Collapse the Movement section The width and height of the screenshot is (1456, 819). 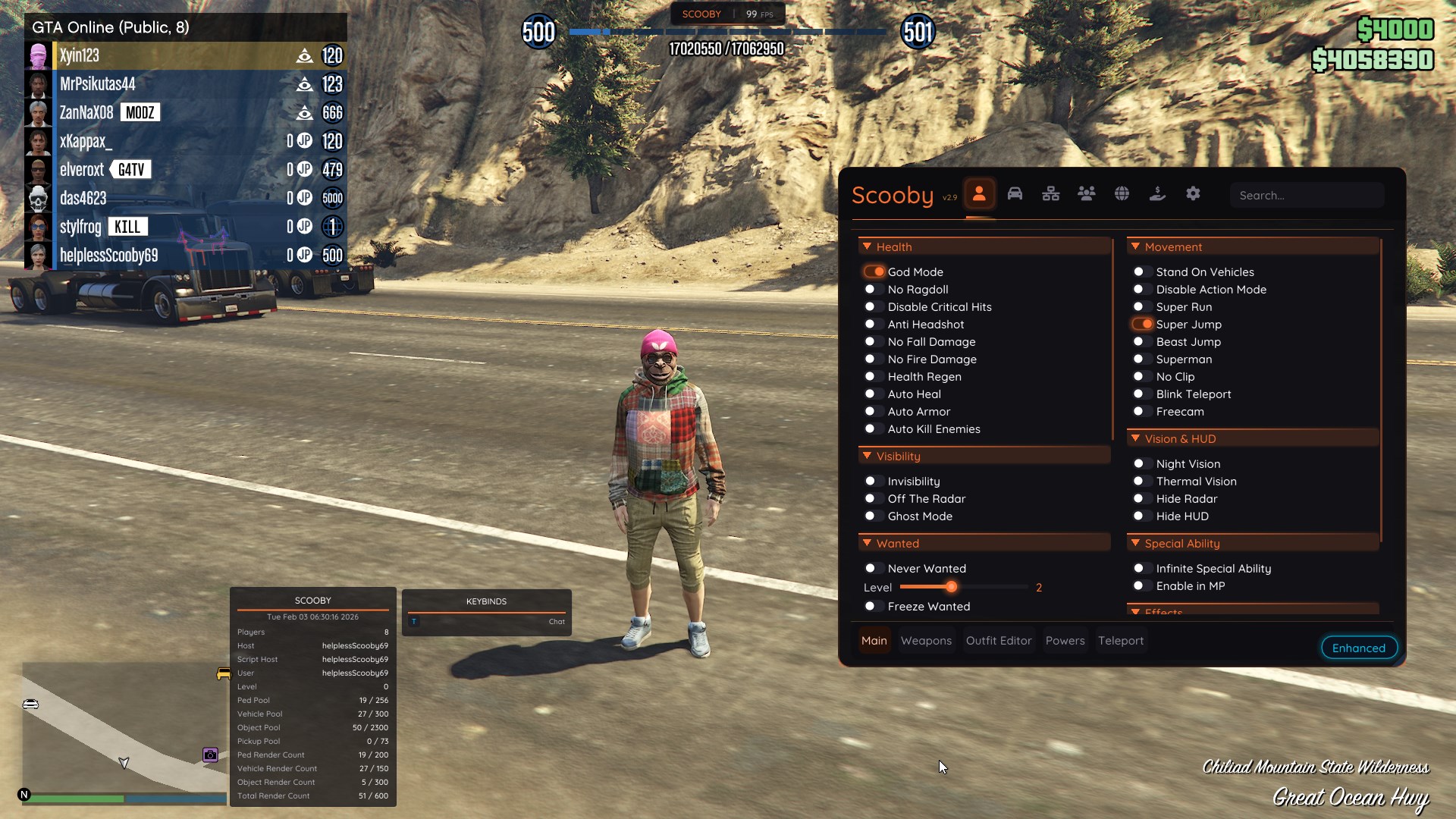coord(1135,246)
